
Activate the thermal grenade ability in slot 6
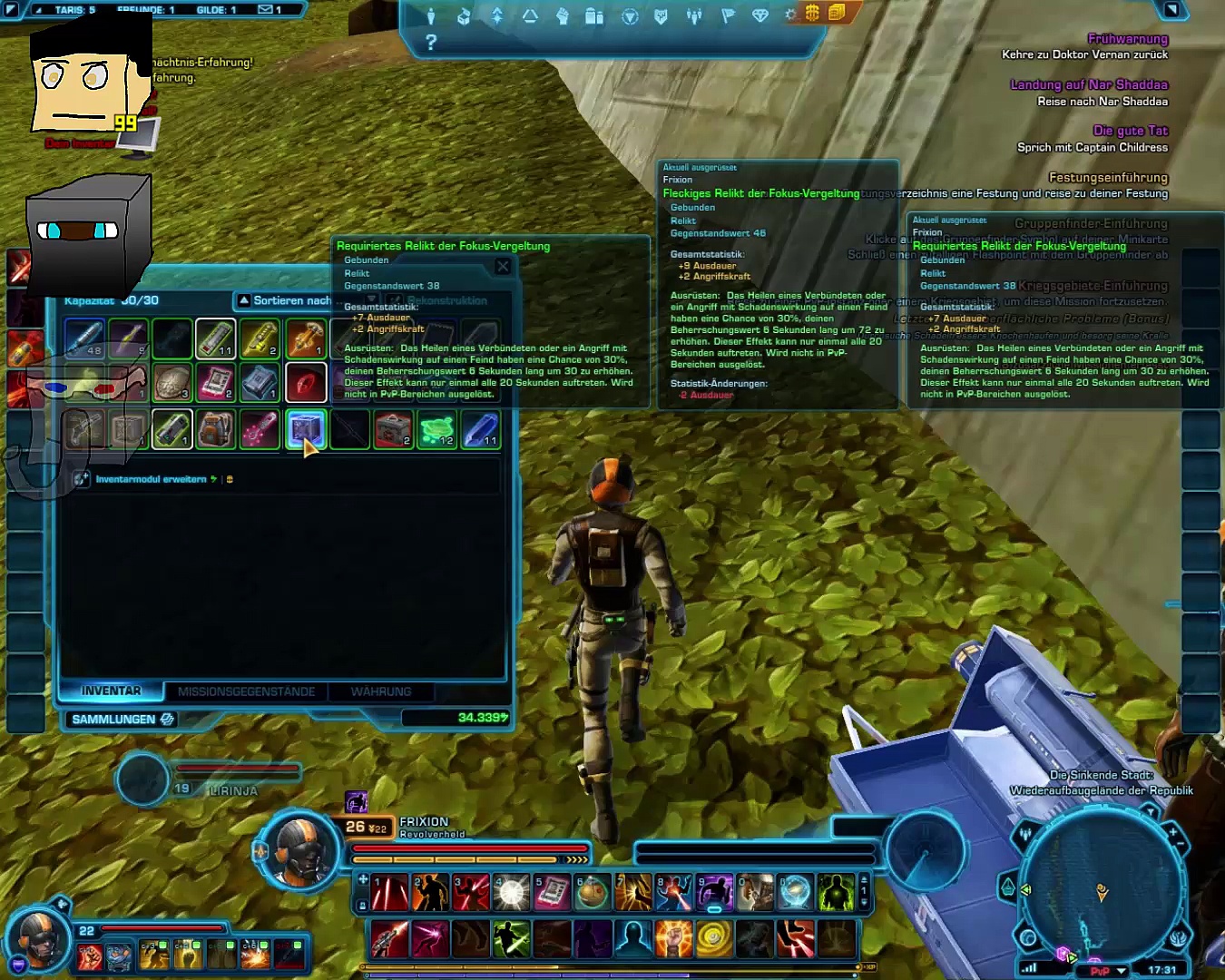click(592, 893)
